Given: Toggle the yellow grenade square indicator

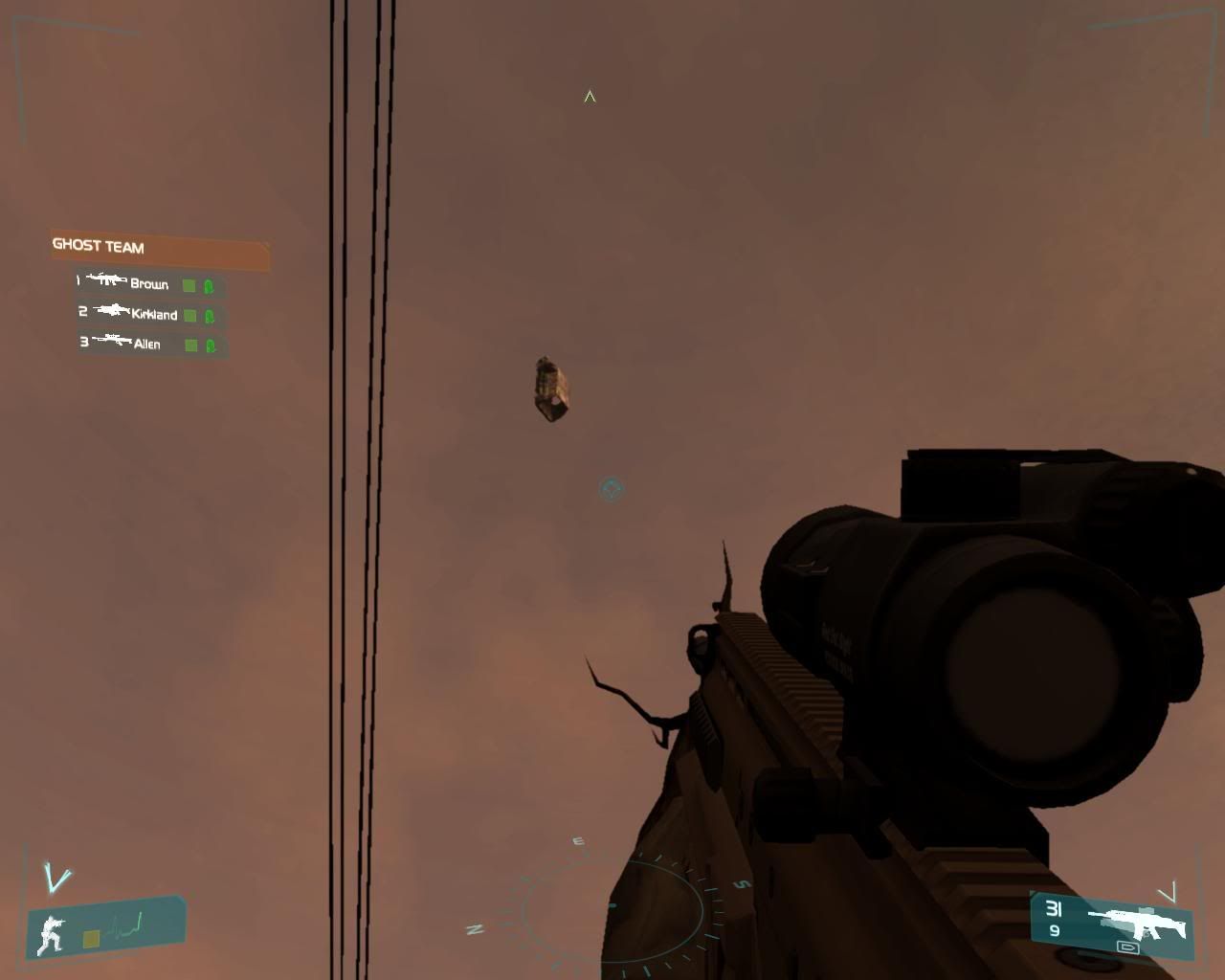Looking at the screenshot, I should tap(91, 939).
